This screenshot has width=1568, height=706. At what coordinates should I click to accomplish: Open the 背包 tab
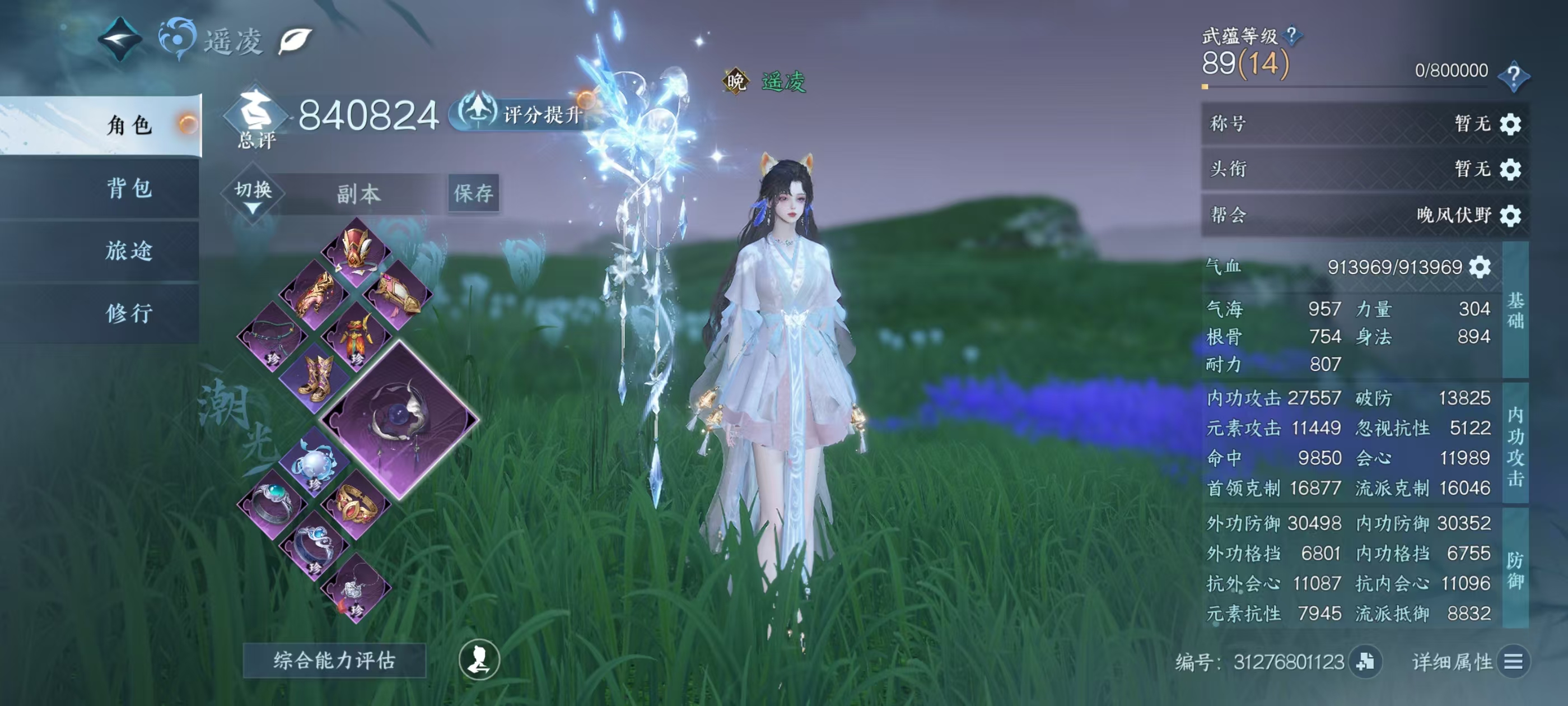point(128,188)
